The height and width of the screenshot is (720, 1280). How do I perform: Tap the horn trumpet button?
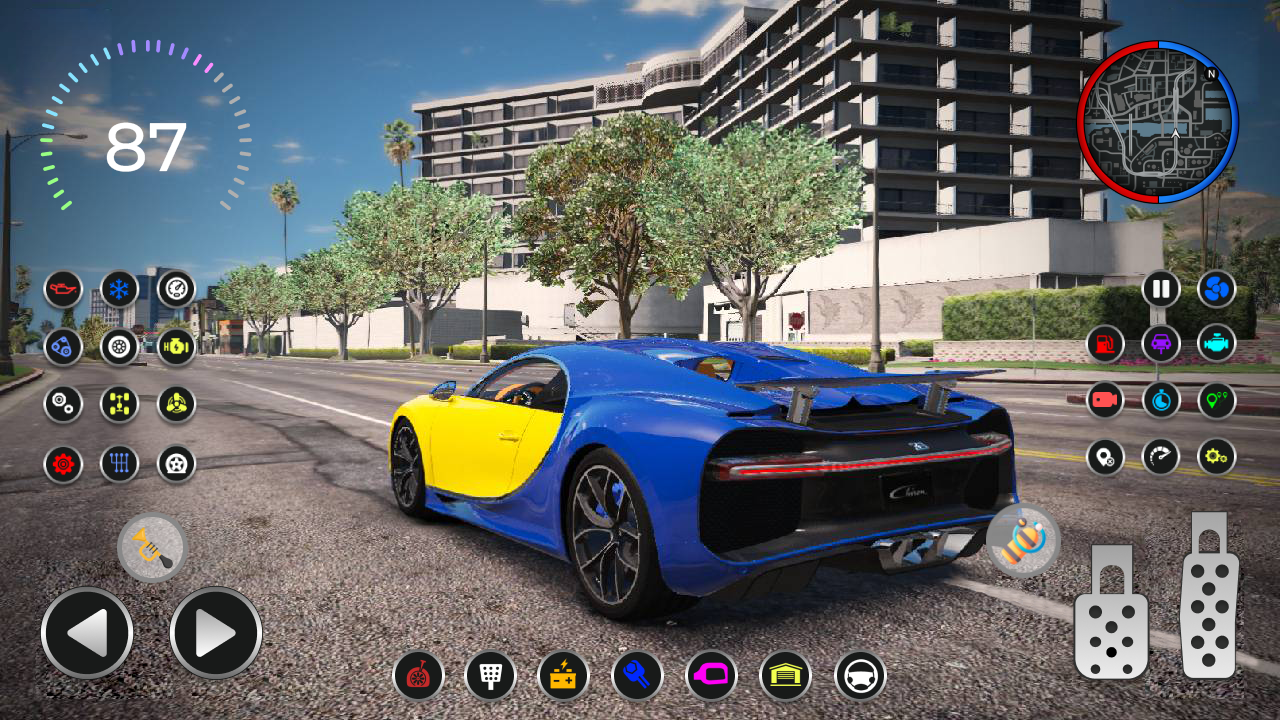coord(152,547)
